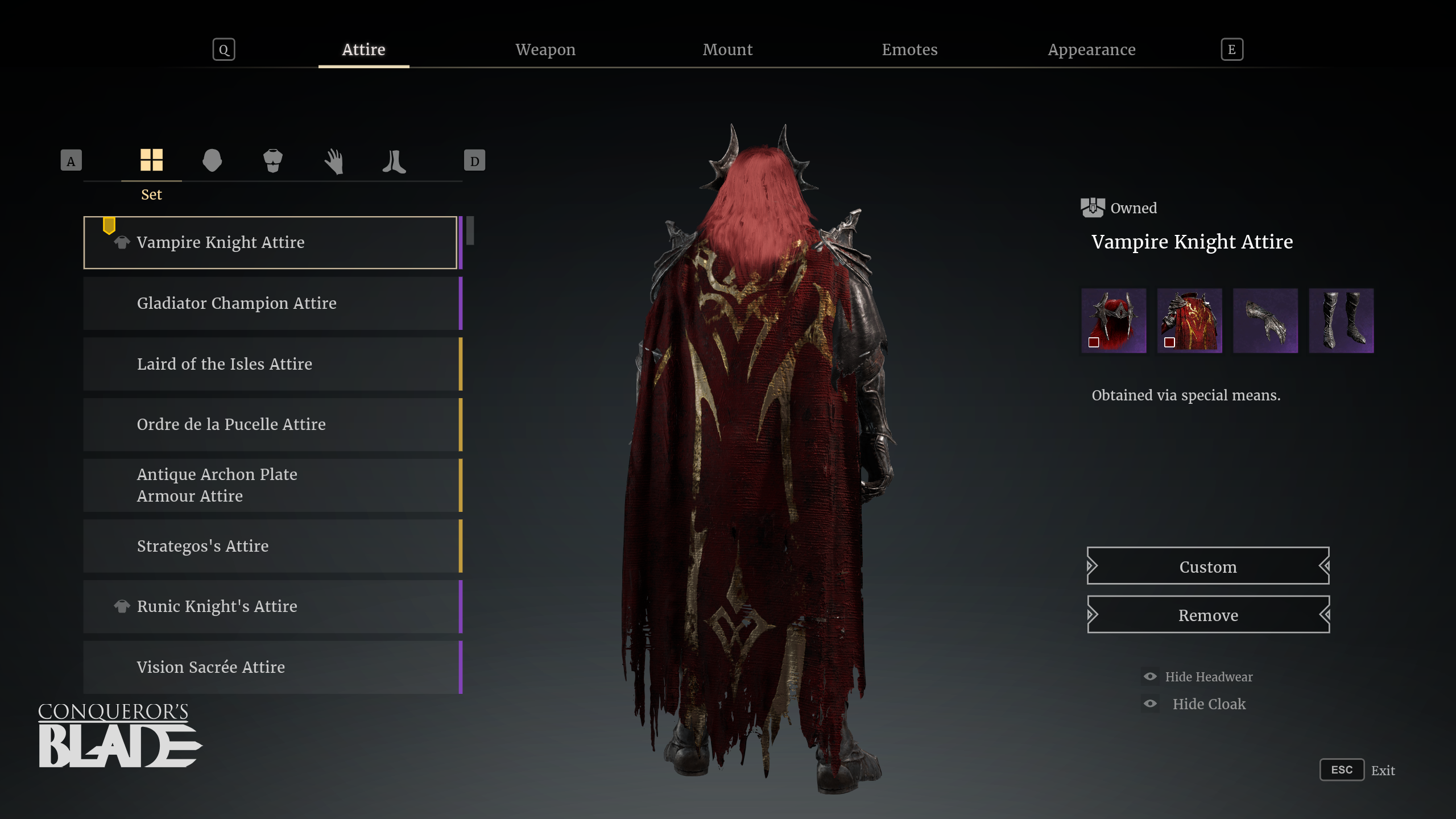Select the Vampire Knight gauntlets thumbnail

click(x=1265, y=320)
